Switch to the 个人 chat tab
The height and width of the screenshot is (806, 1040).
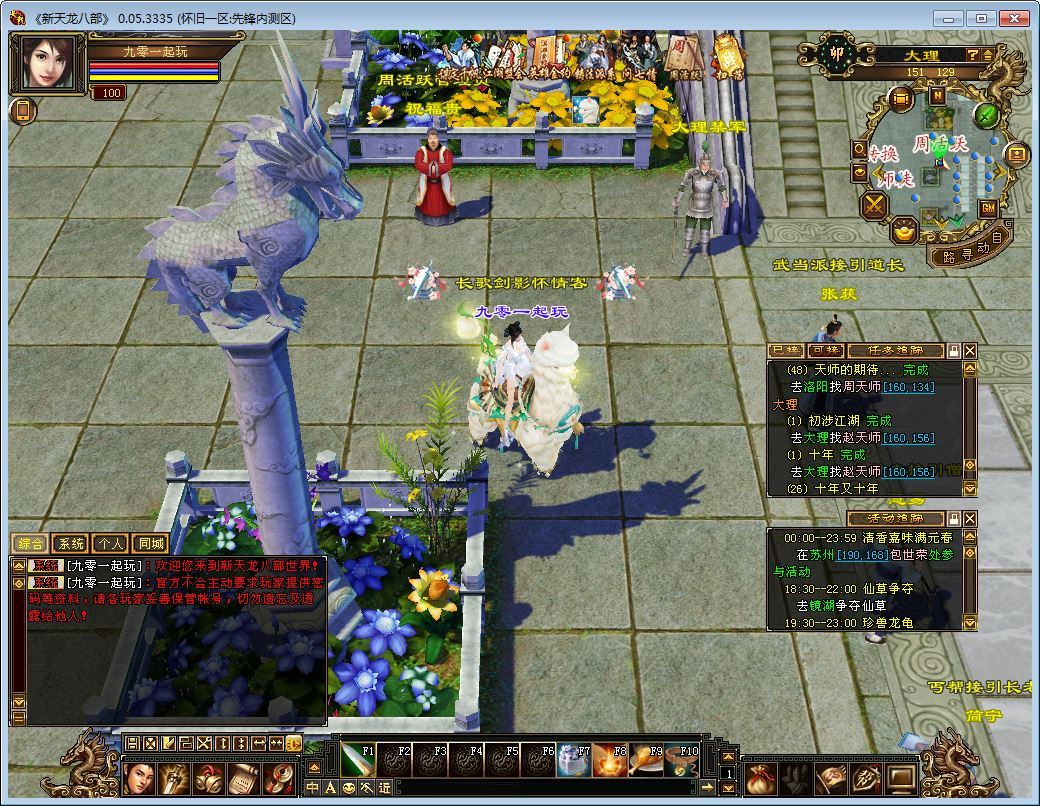pyautogui.click(x=110, y=544)
